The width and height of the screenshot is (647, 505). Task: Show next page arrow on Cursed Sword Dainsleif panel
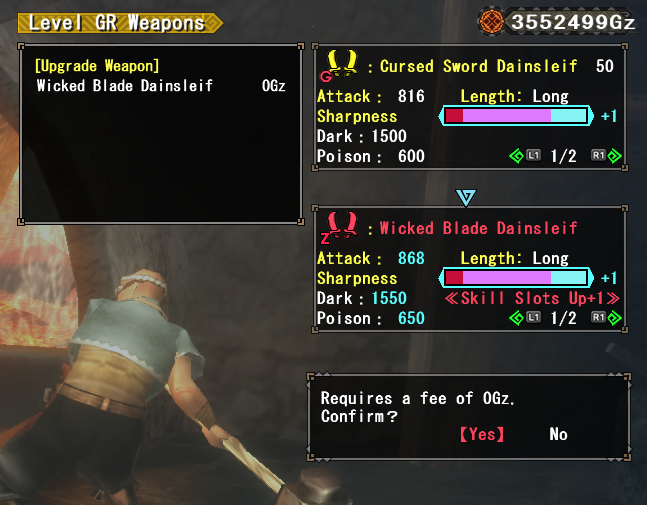(615, 156)
